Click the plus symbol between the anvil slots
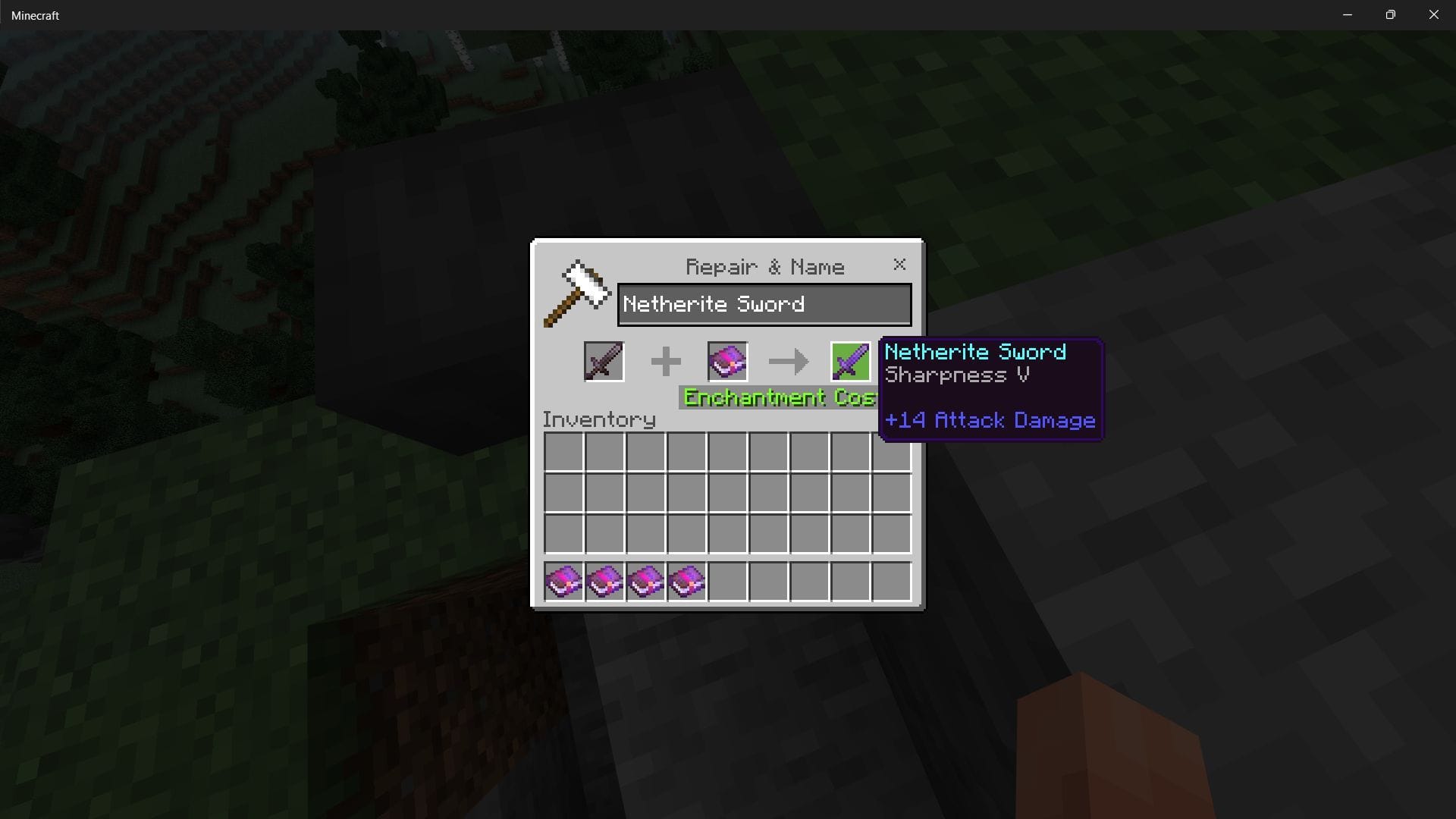 coord(666,362)
